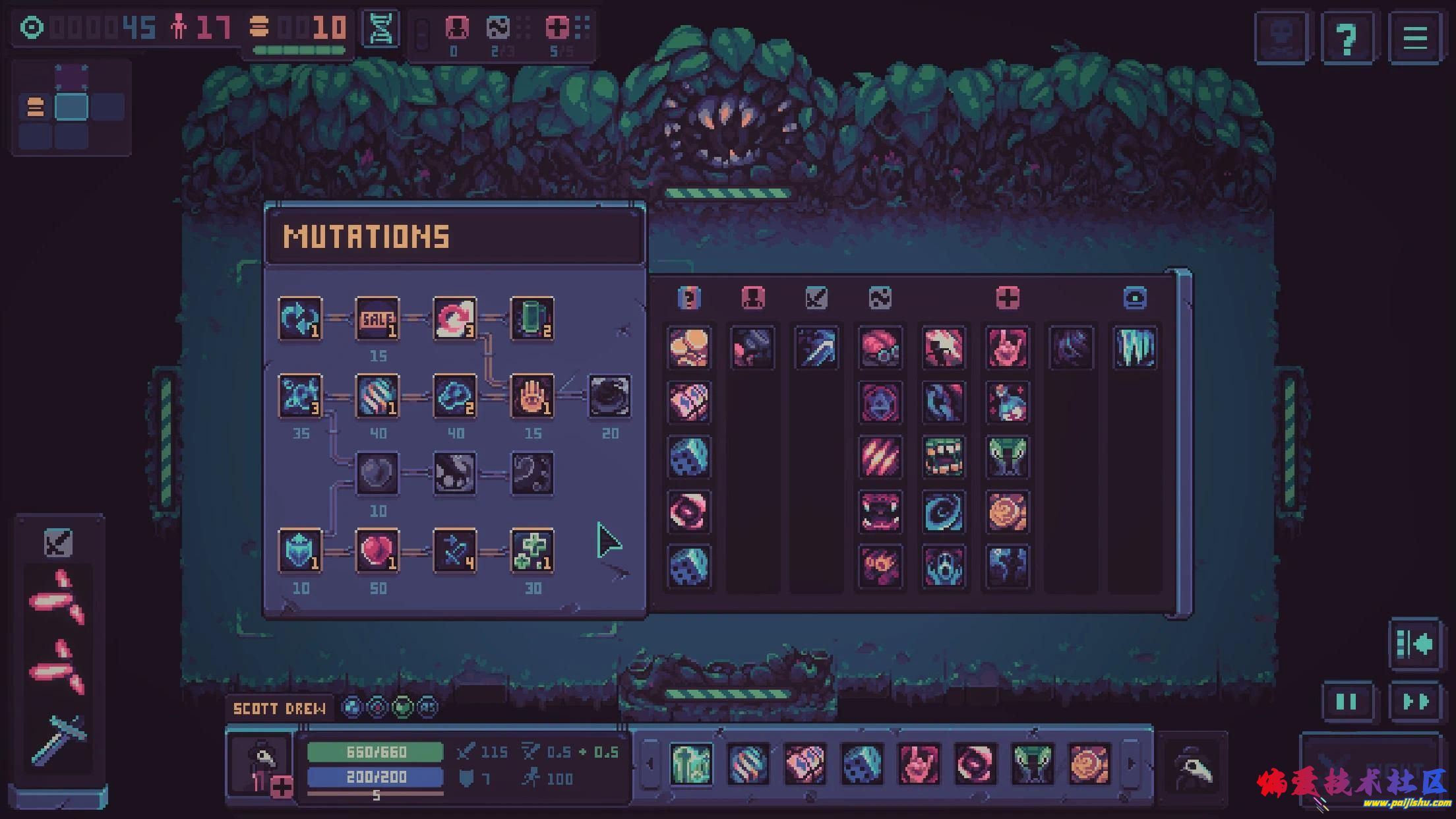Click the DNA mutations button
Viewport: 1456px width, 819px height.
click(x=380, y=29)
